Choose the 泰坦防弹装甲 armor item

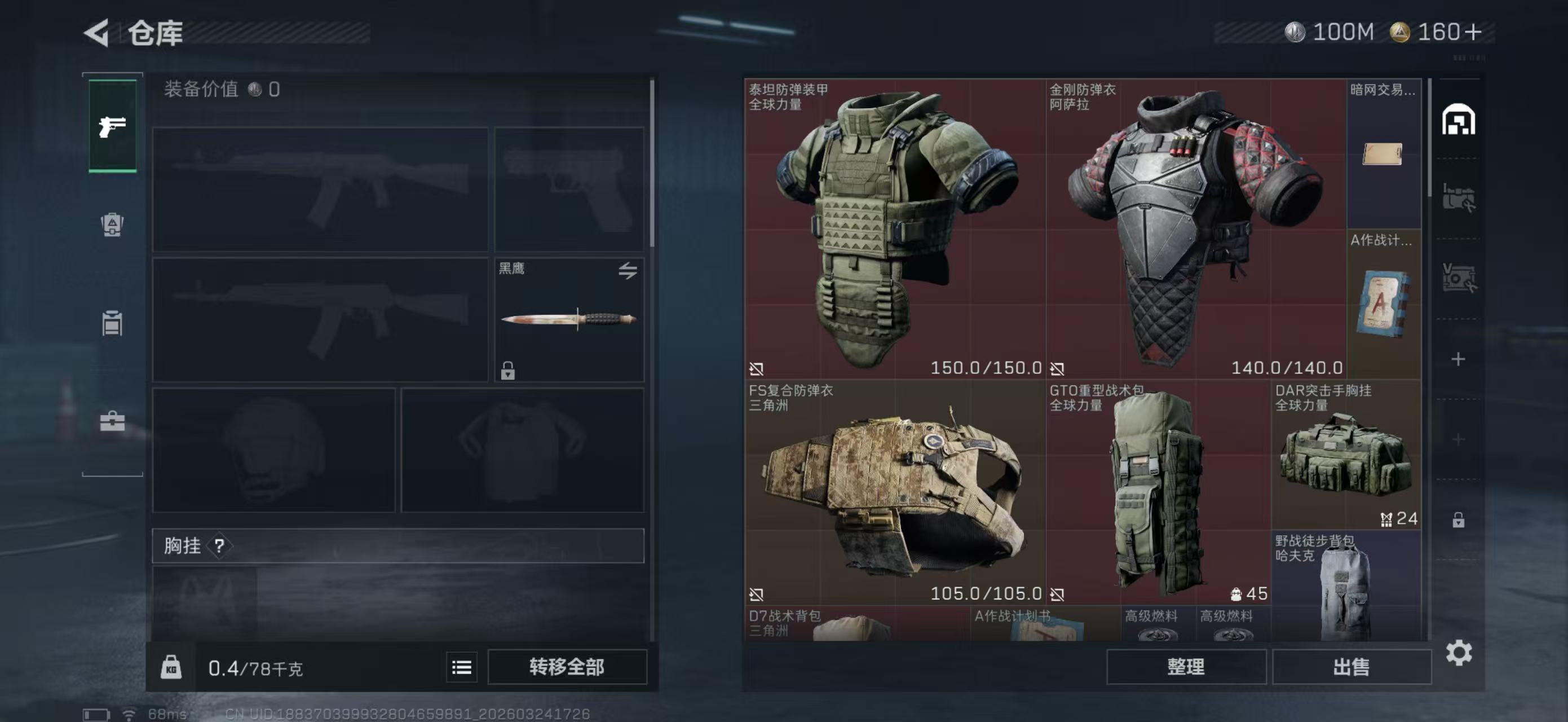[x=895, y=228]
